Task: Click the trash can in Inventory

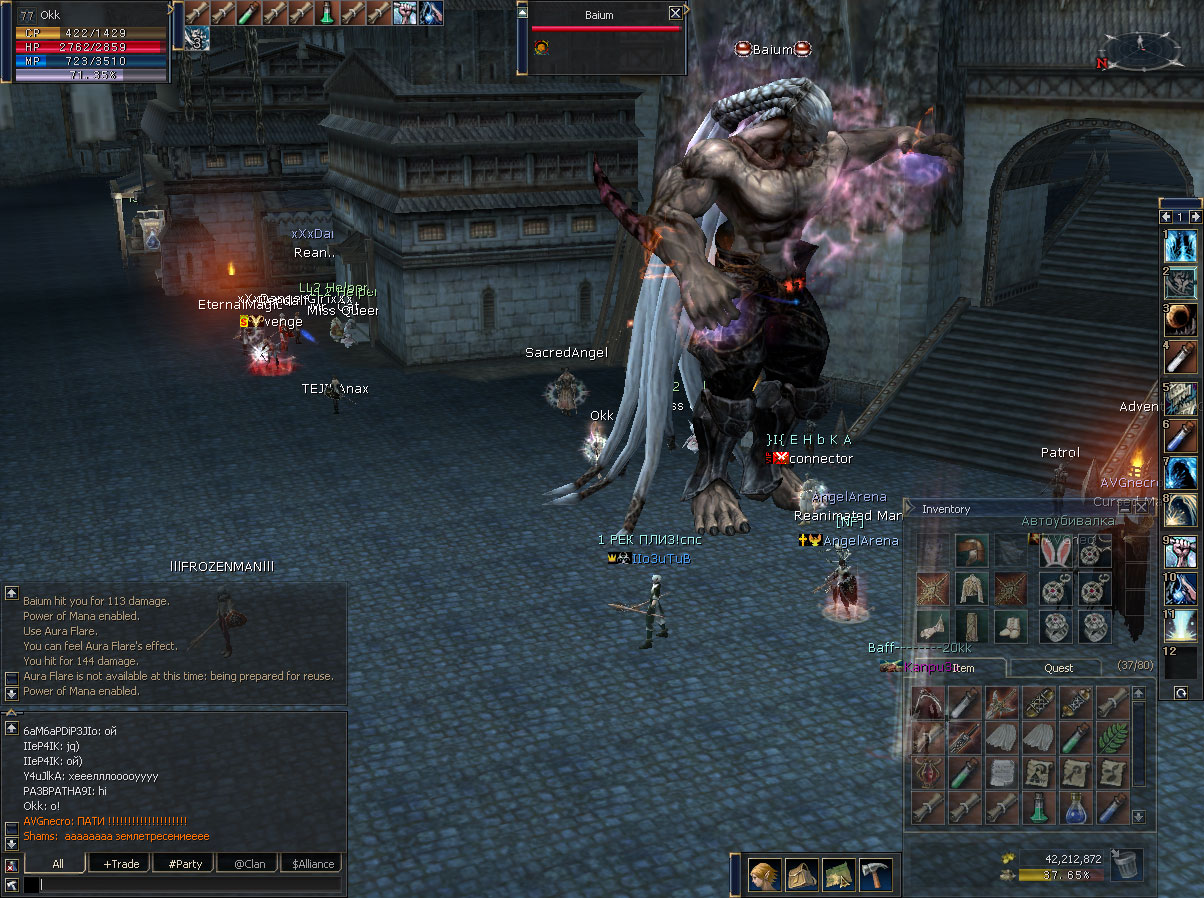Action: pos(1126,865)
